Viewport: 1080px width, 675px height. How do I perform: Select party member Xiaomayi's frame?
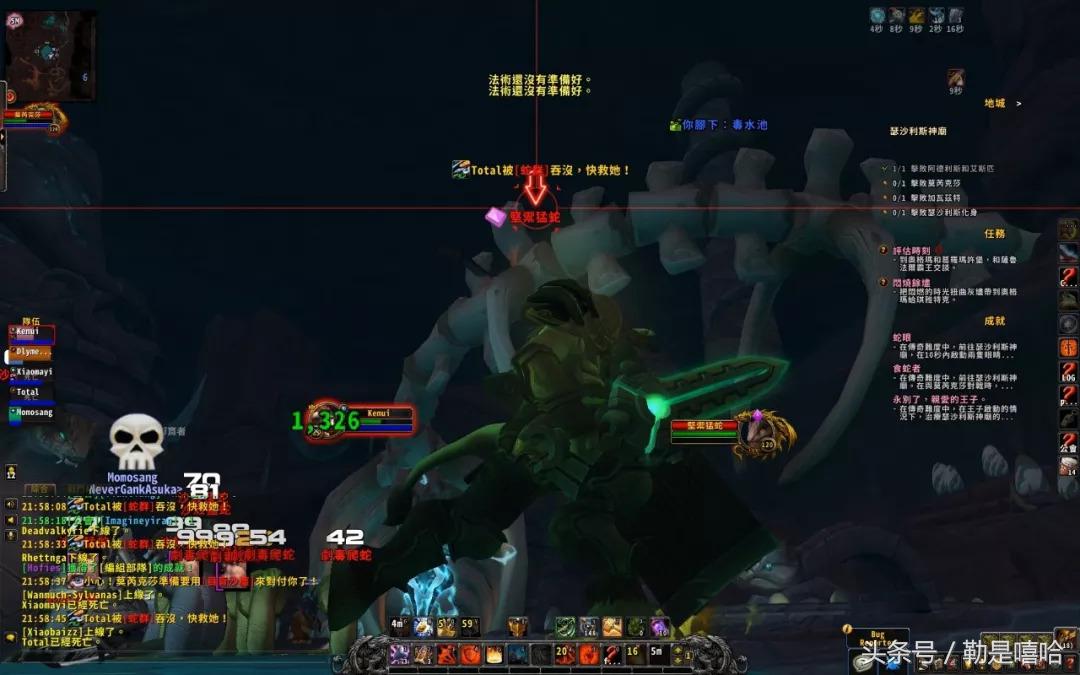click(33, 372)
